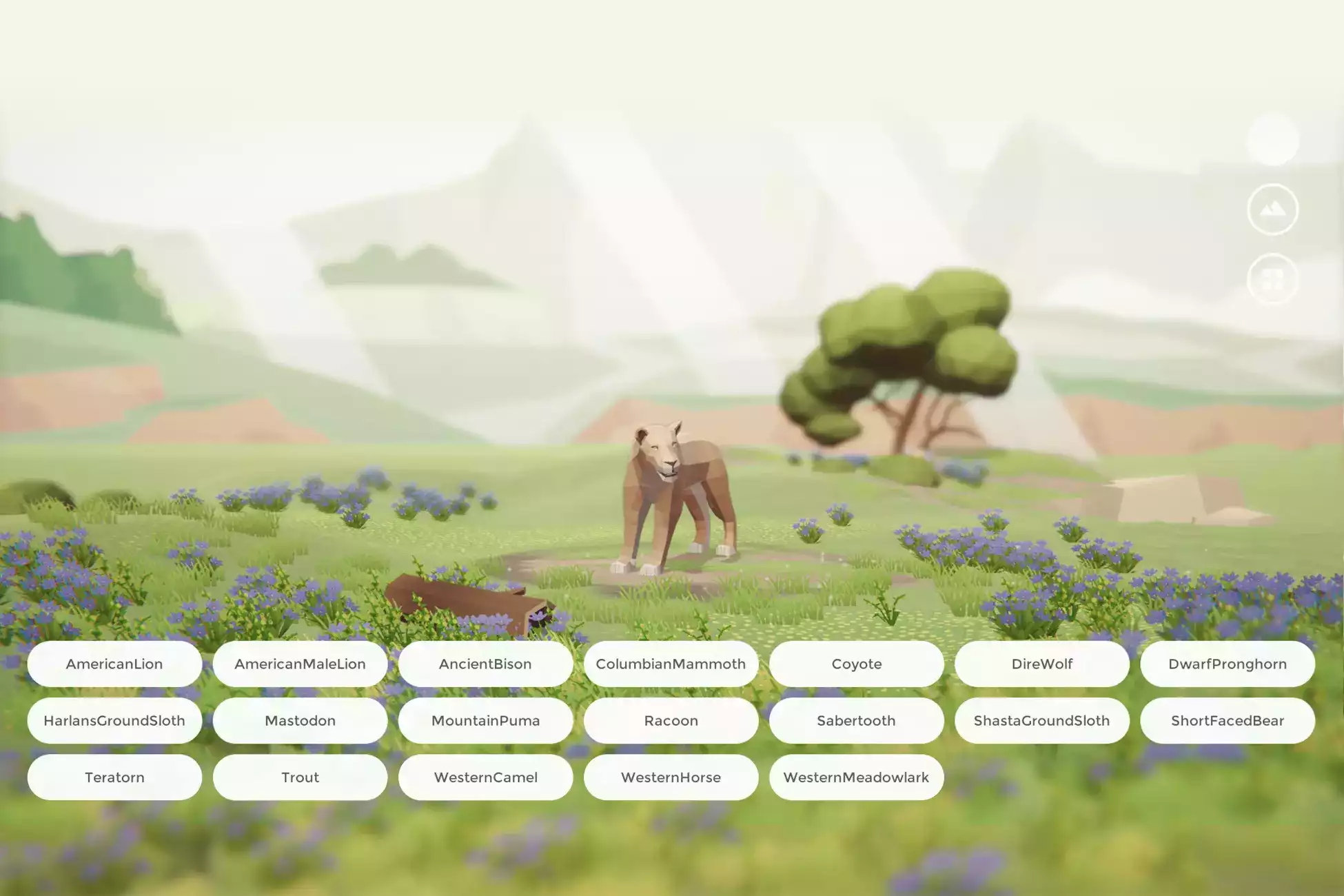Viewport: 1344px width, 896px height.
Task: Select the Coyote button
Action: click(x=856, y=664)
